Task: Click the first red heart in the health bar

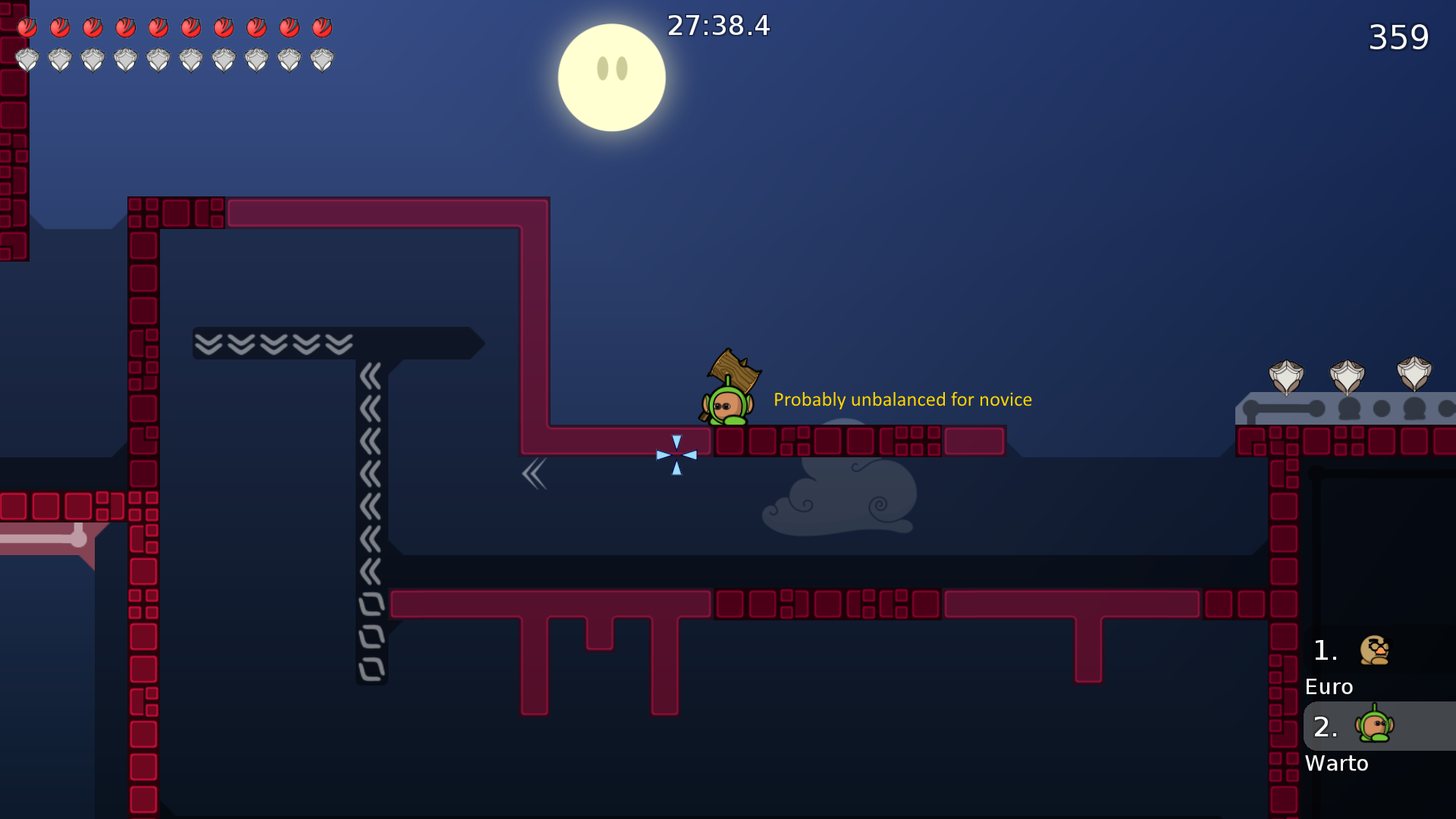Action: click(28, 27)
